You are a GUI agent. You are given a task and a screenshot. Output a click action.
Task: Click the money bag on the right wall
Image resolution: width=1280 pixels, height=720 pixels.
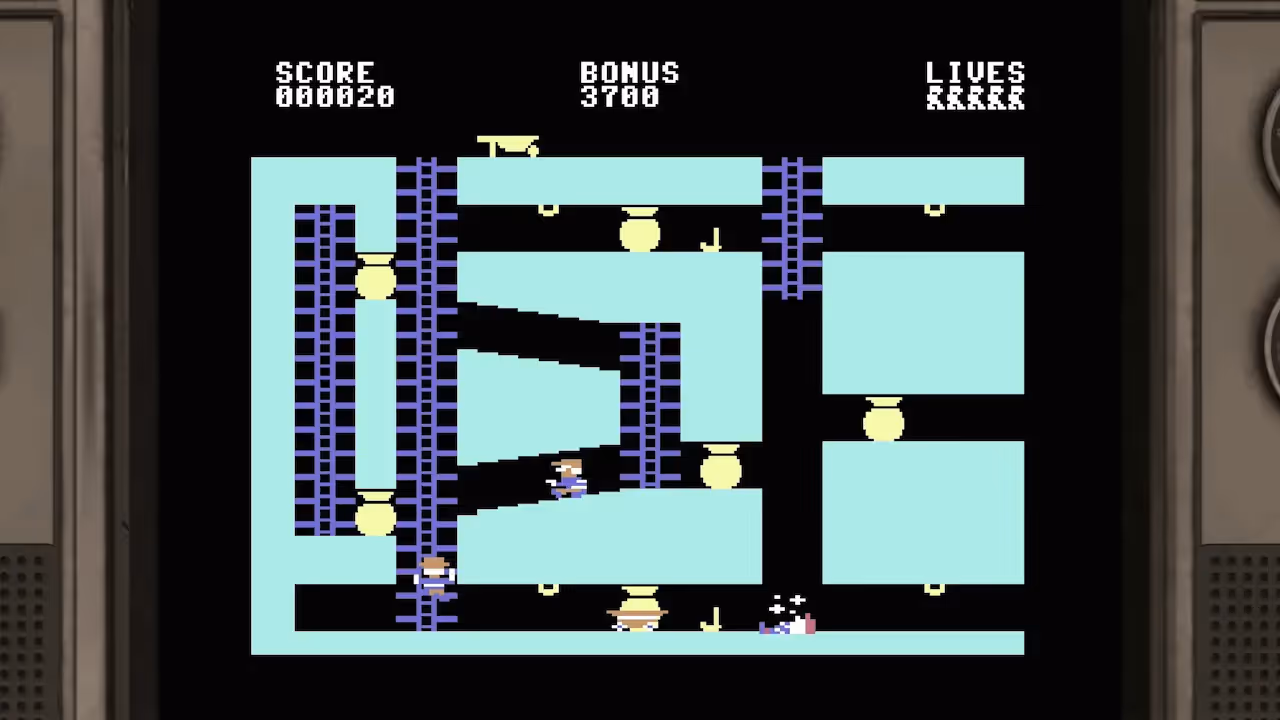coord(882,421)
